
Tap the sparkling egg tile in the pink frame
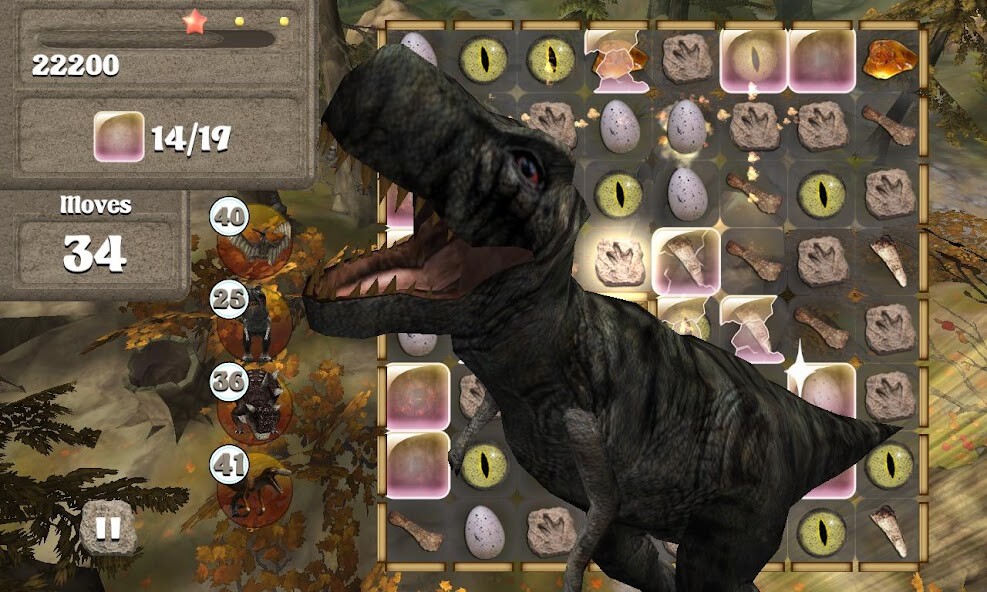pos(823,391)
